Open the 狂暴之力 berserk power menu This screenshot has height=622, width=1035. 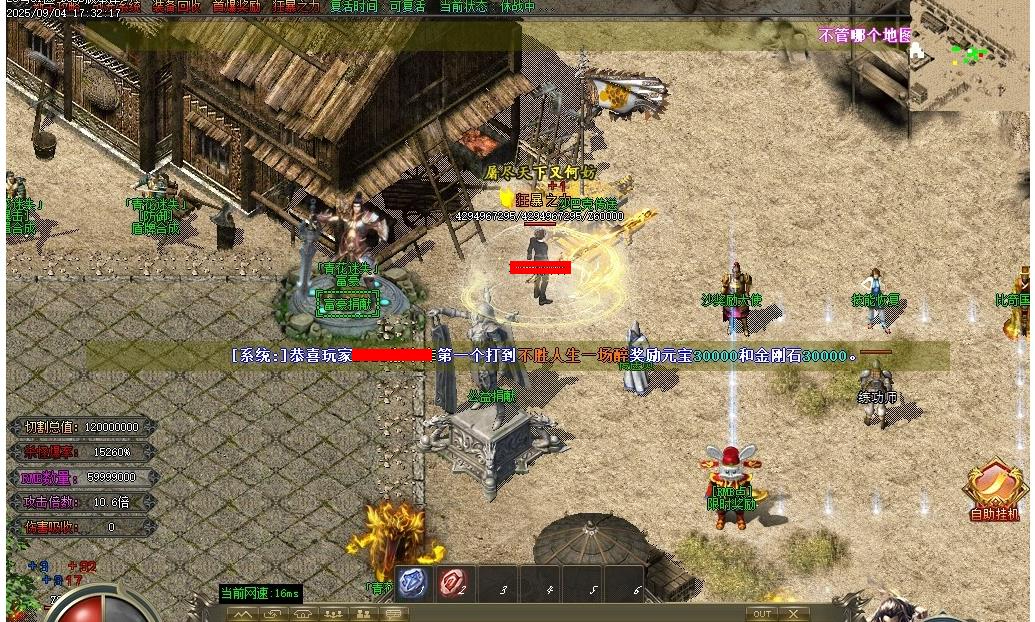click(x=297, y=6)
